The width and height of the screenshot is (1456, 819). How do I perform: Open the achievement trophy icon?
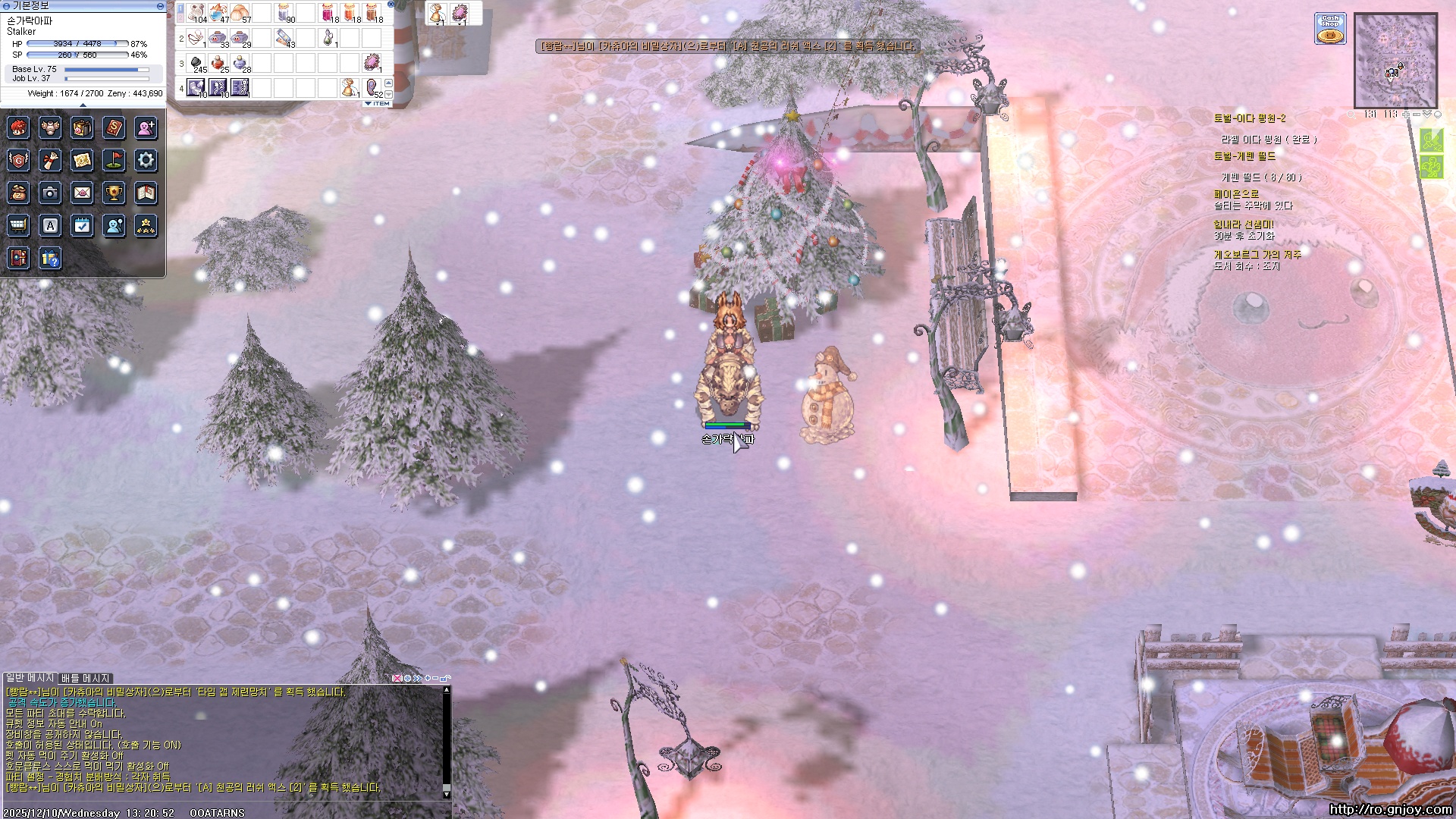pyautogui.click(x=114, y=193)
